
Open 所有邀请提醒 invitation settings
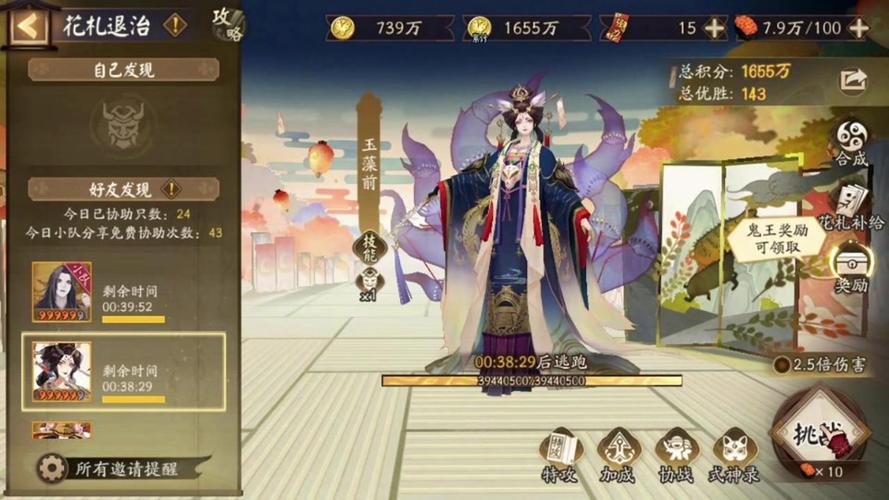coord(112,468)
